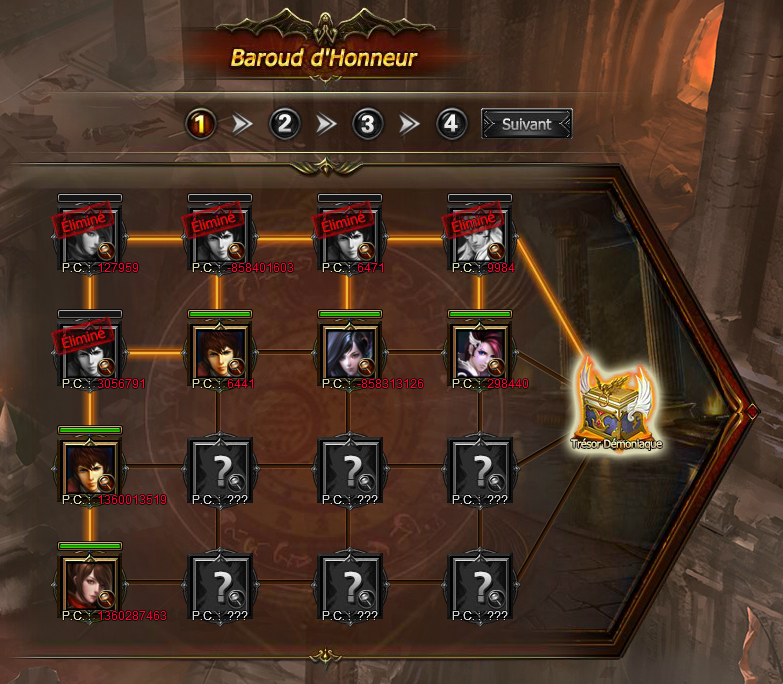
Task: Switch to stage 2
Action: click(x=285, y=124)
